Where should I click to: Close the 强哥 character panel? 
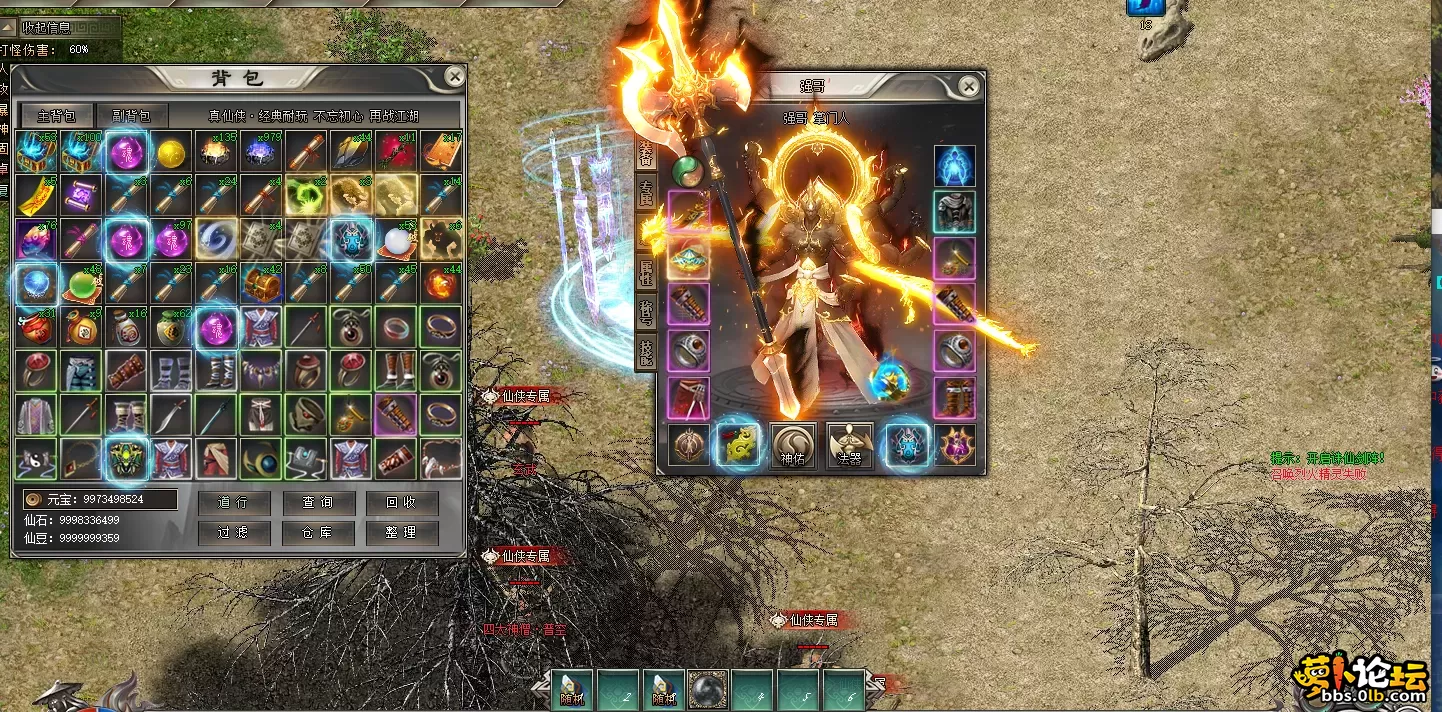[x=968, y=87]
